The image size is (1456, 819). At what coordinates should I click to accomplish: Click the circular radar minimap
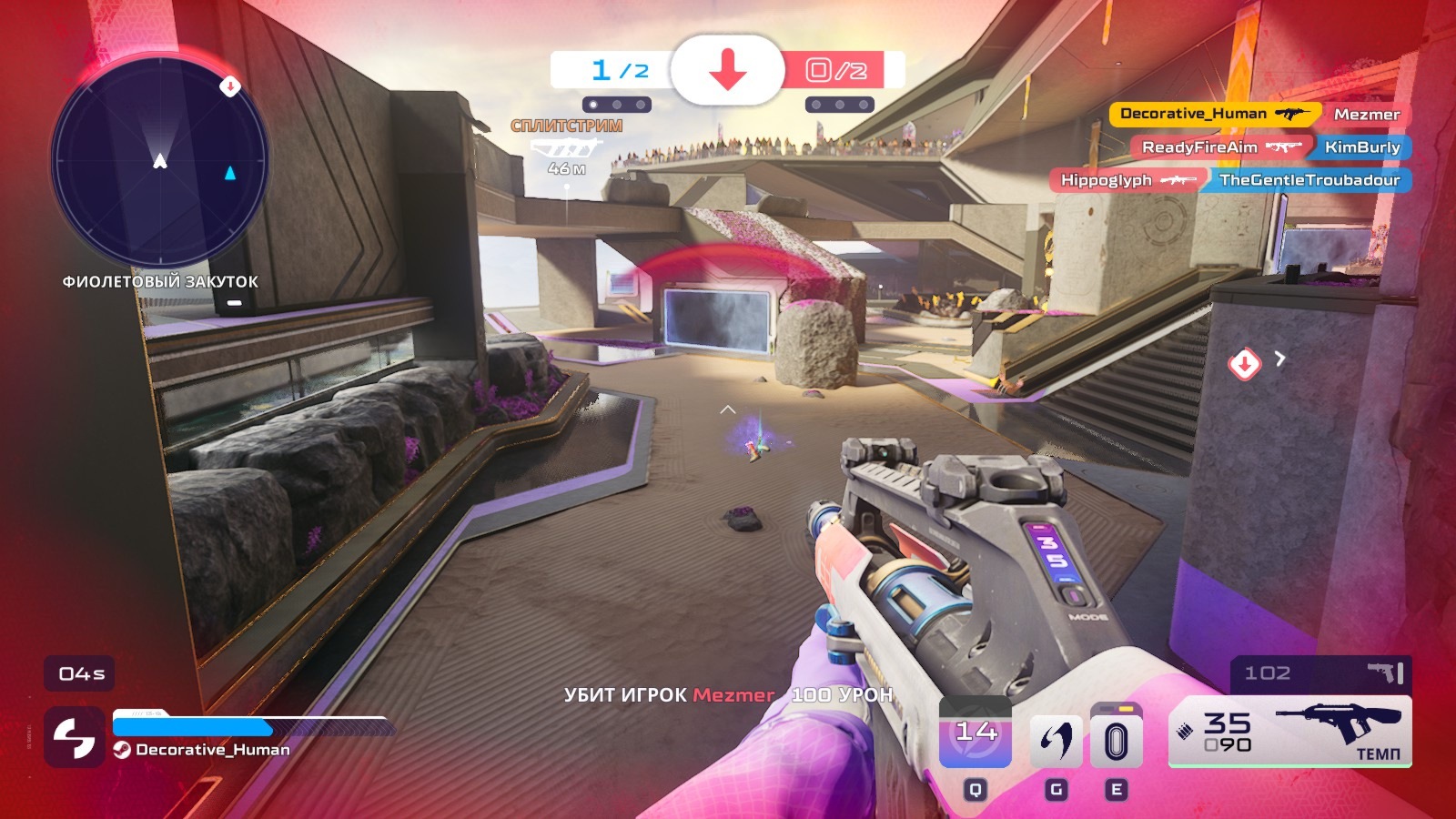click(x=160, y=164)
